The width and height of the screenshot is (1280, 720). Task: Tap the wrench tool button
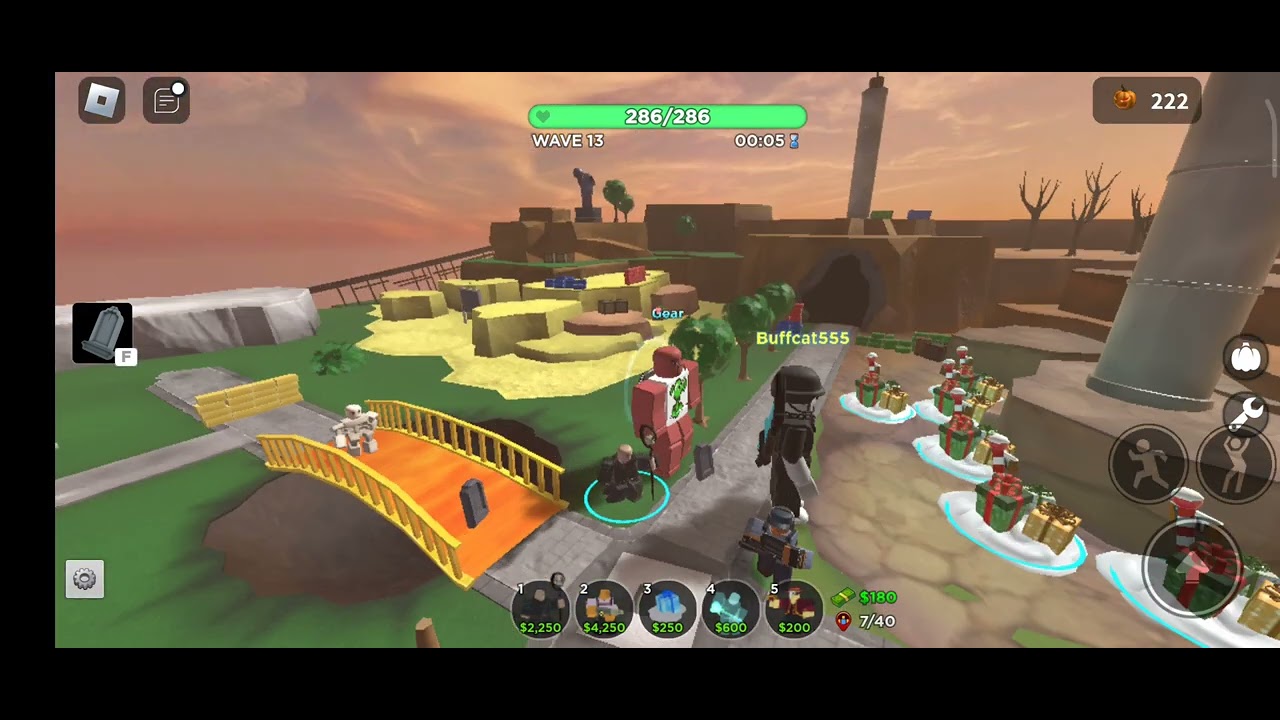click(1246, 411)
